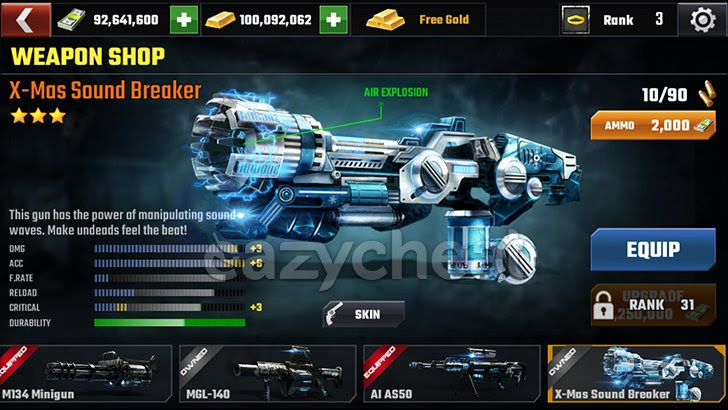Open the weapon Skin option
Screen dimensions: 728x410
point(364,314)
